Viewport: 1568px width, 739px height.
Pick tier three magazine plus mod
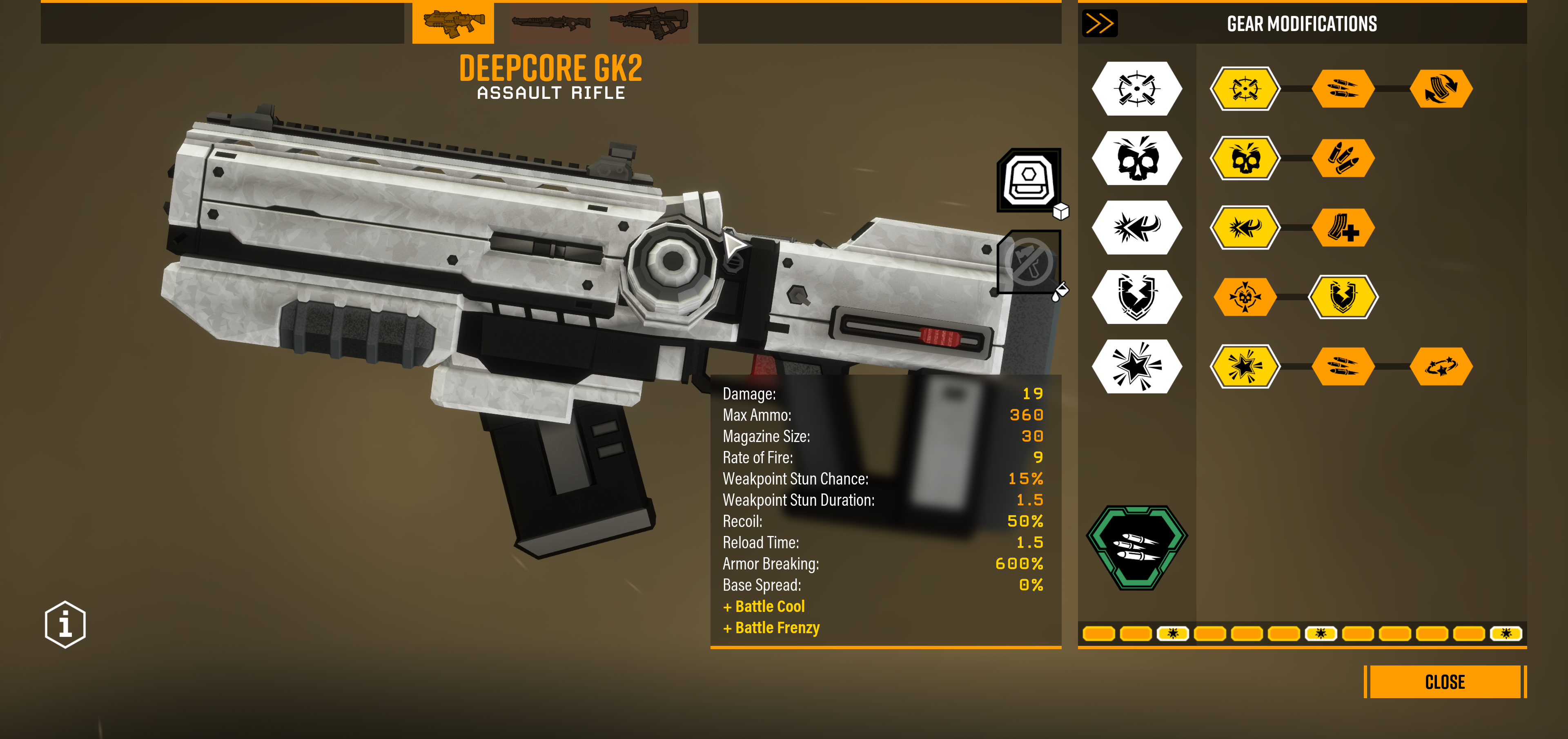pos(1343,228)
